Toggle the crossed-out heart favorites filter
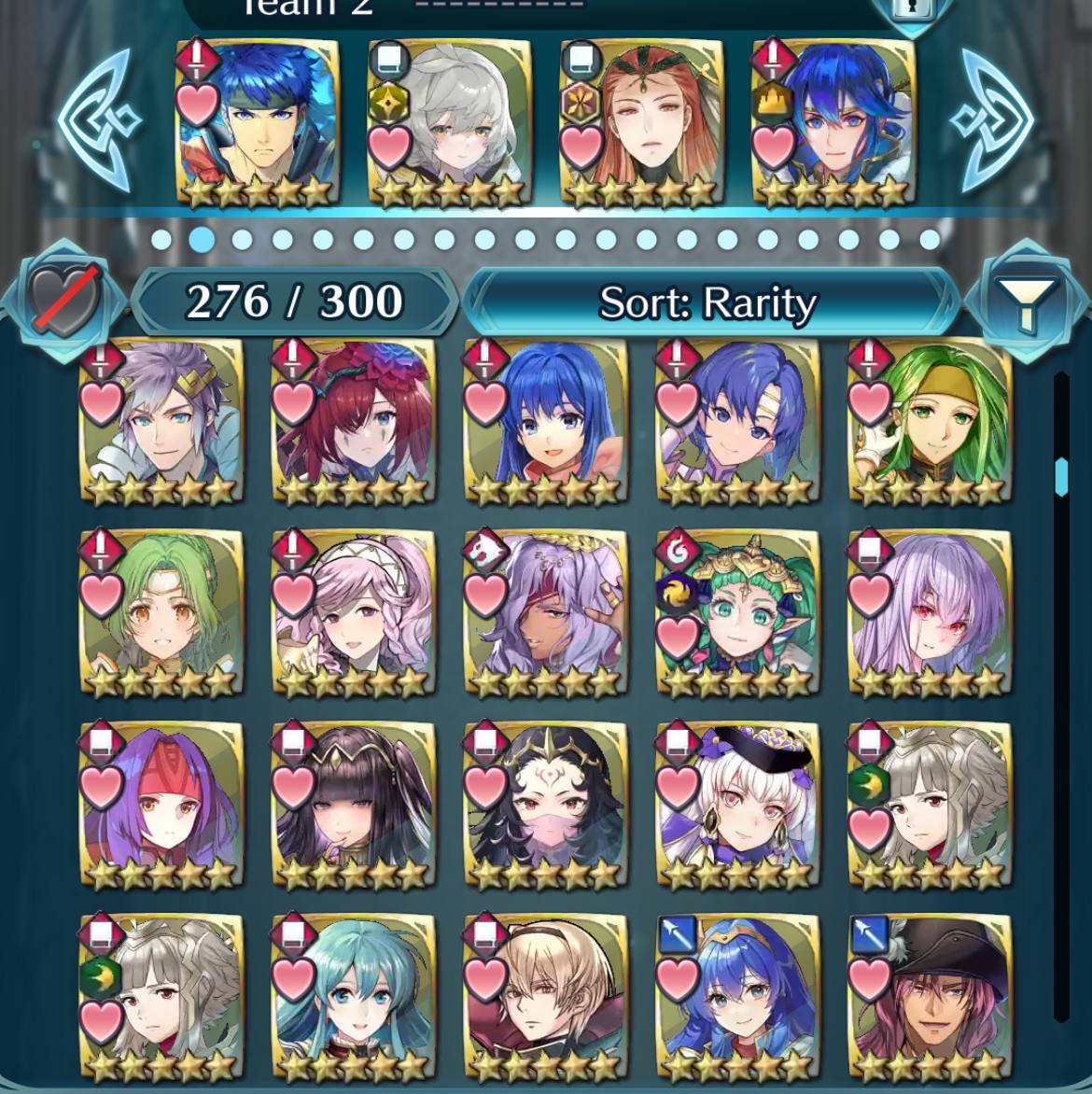Image resolution: width=1092 pixels, height=1094 pixels. click(x=63, y=301)
